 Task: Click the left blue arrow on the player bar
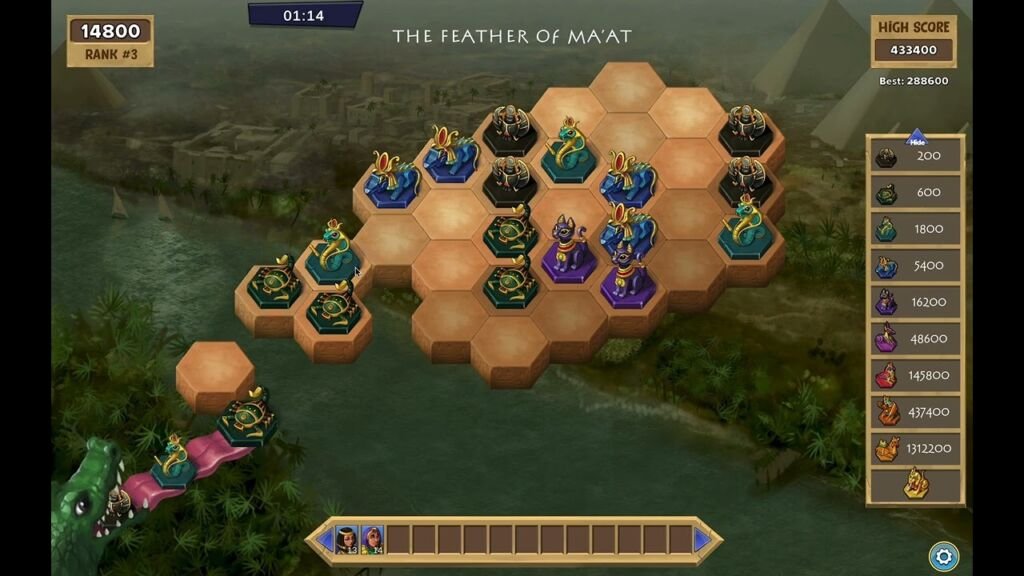(325, 540)
